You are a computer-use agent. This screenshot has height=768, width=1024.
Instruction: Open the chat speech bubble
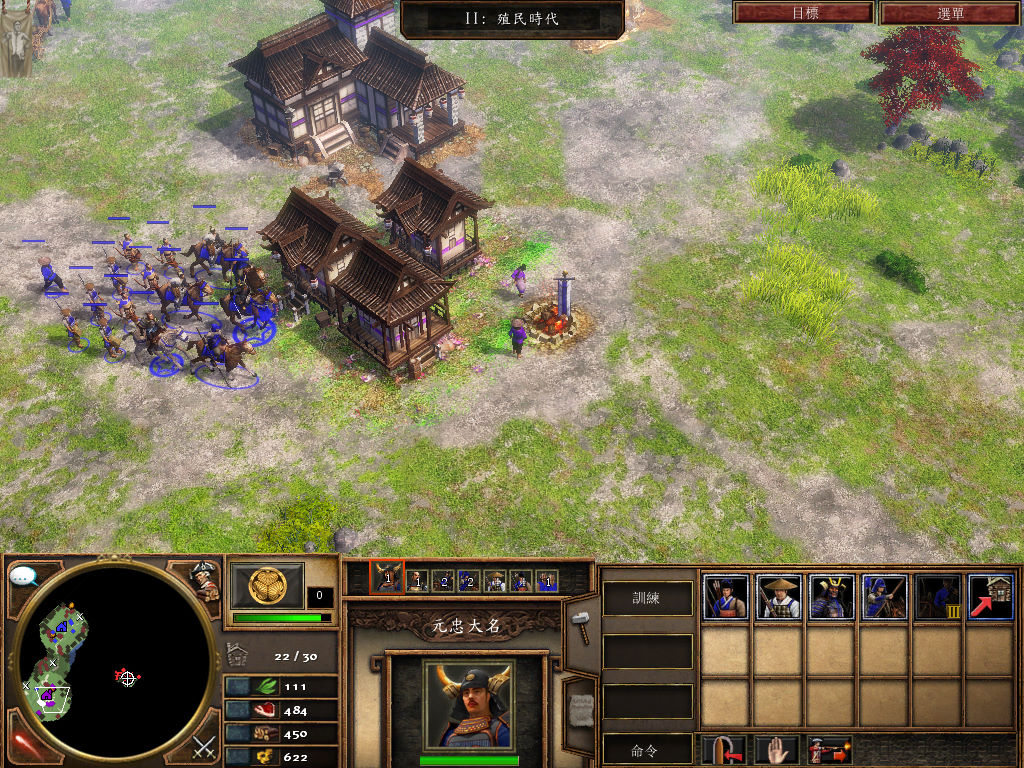point(23,577)
